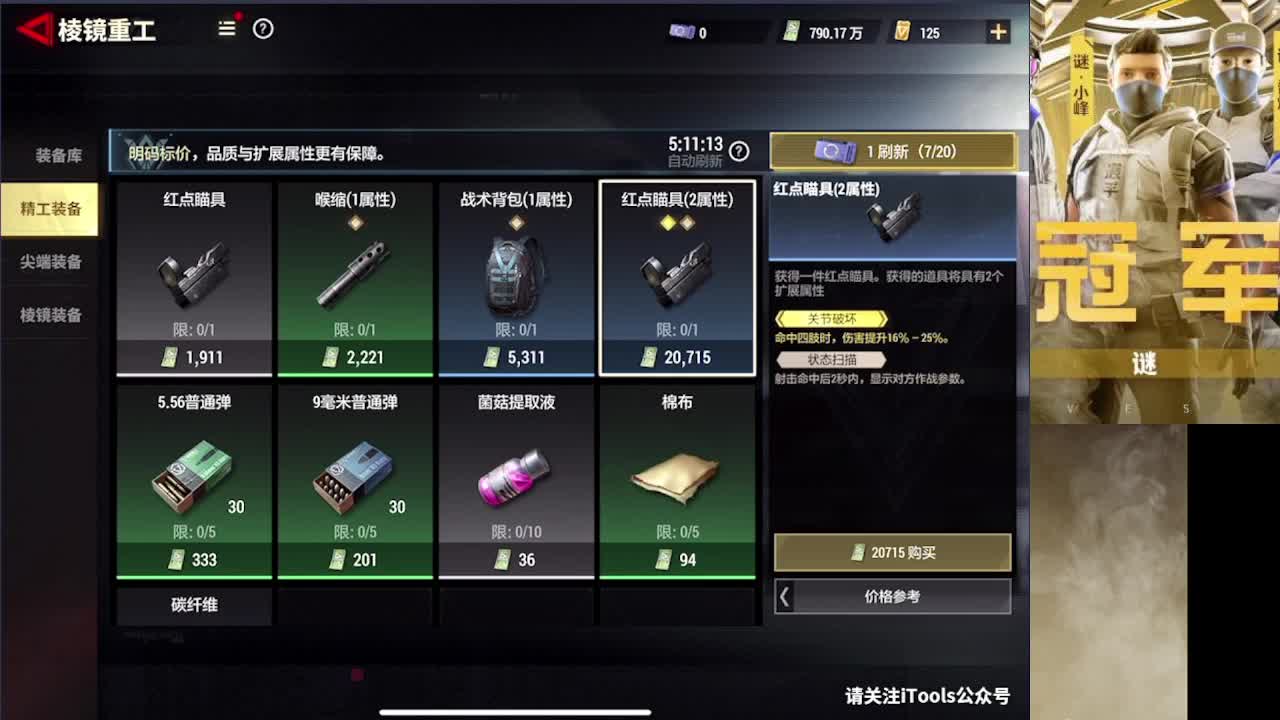Select the 精工装备 tab
The image size is (1280, 720).
point(52,210)
